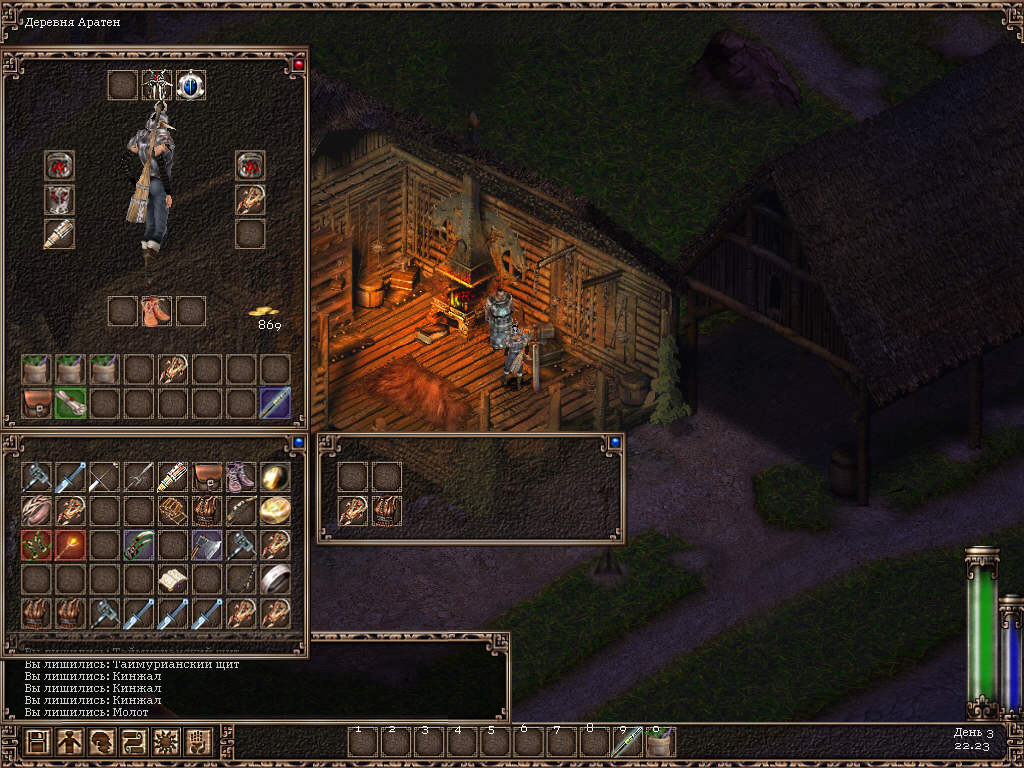
Task: Select the silver ring in merchant inventory
Action: [275, 579]
